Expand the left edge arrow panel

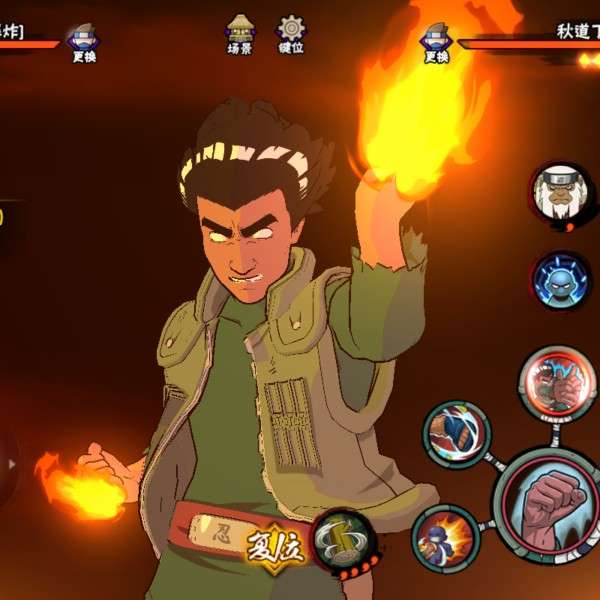(x=11, y=465)
